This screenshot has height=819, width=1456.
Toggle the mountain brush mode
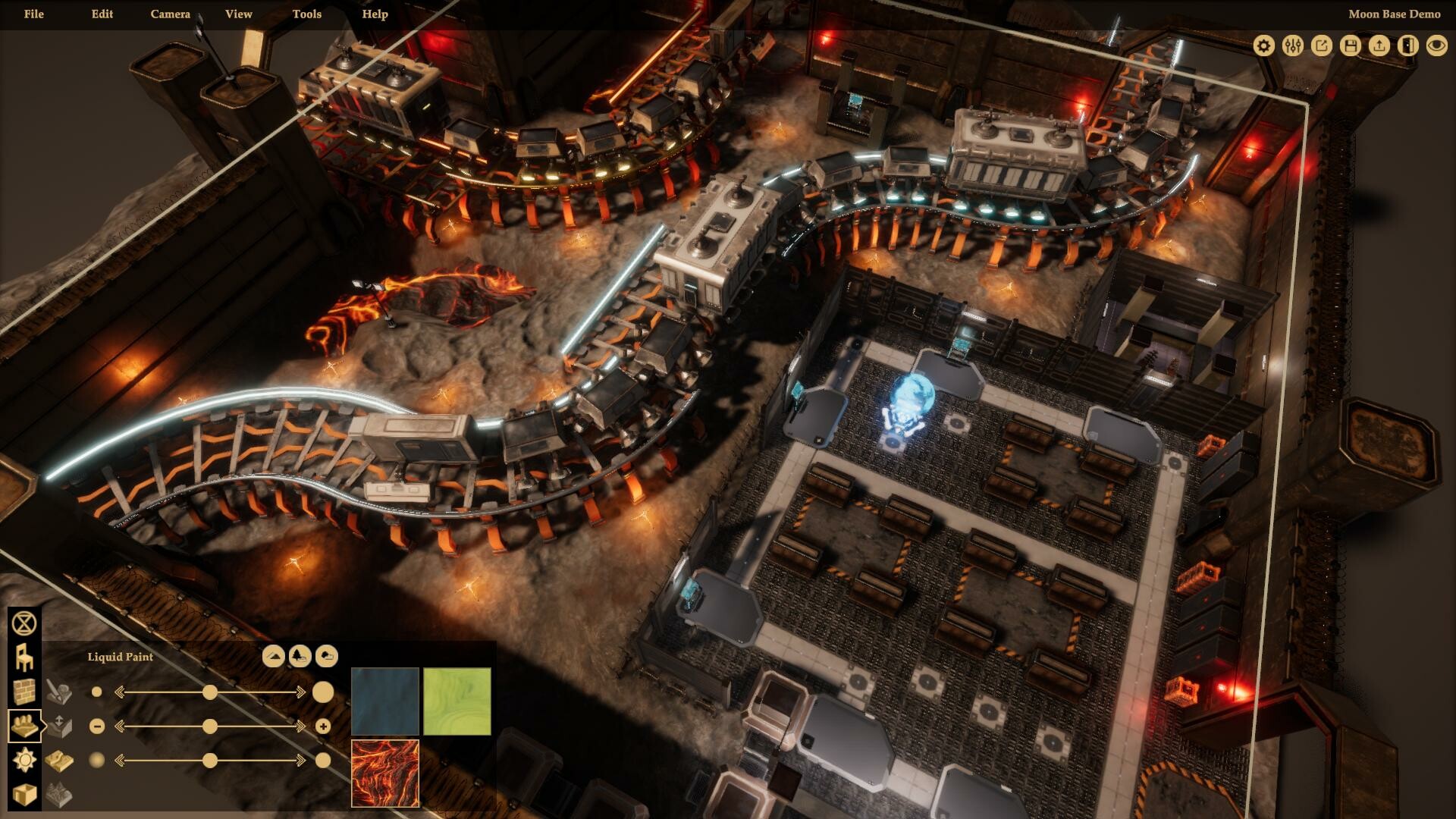(273, 657)
